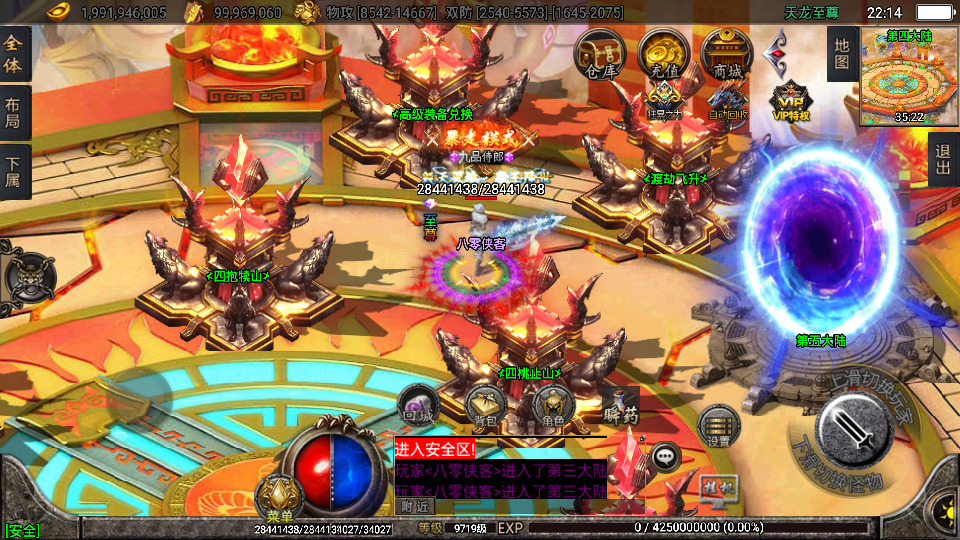Click the 第四大陆 minimap
Image resolution: width=960 pixels, height=540 pixels.
point(909,77)
